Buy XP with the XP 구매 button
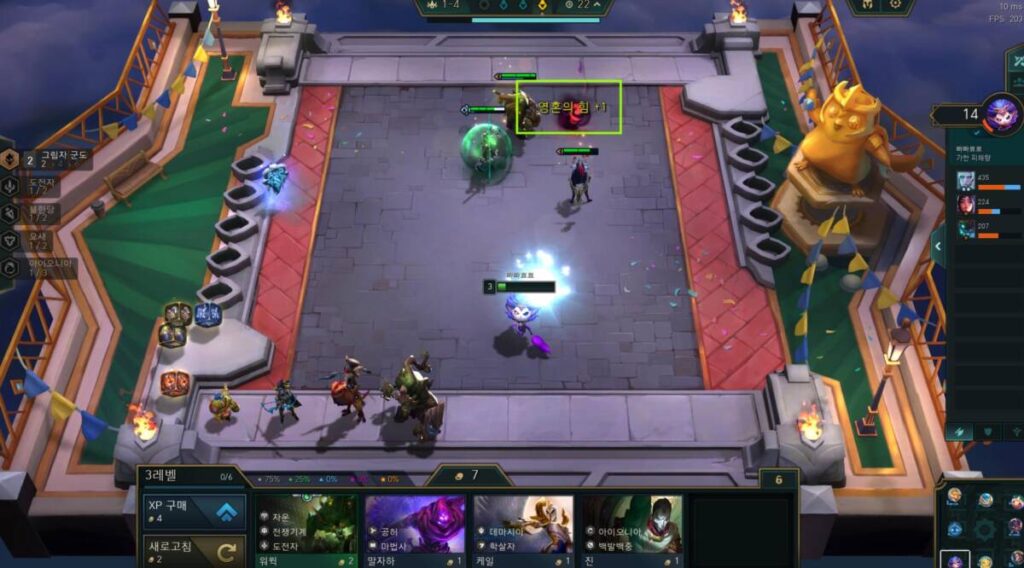This screenshot has height=568, width=1024. point(191,512)
